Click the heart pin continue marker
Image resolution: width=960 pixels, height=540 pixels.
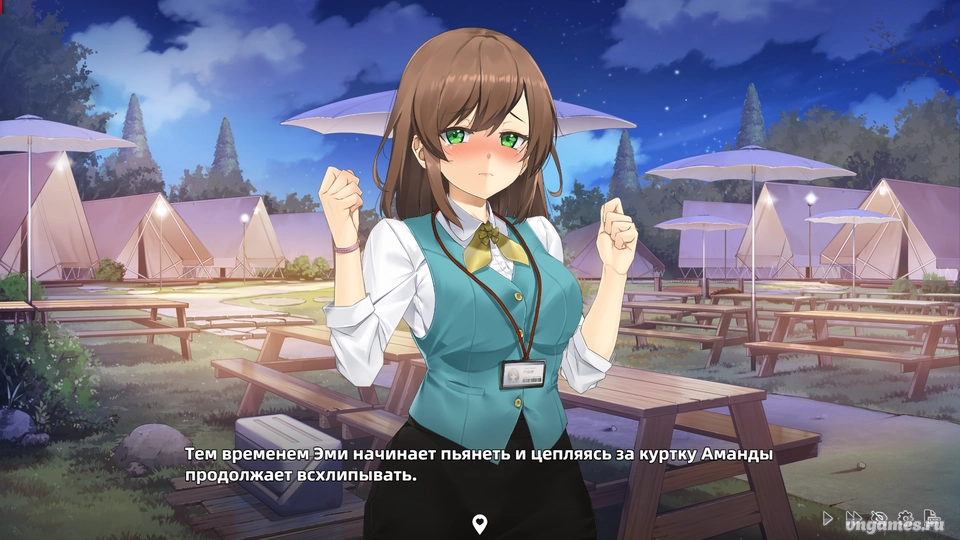tap(480, 523)
